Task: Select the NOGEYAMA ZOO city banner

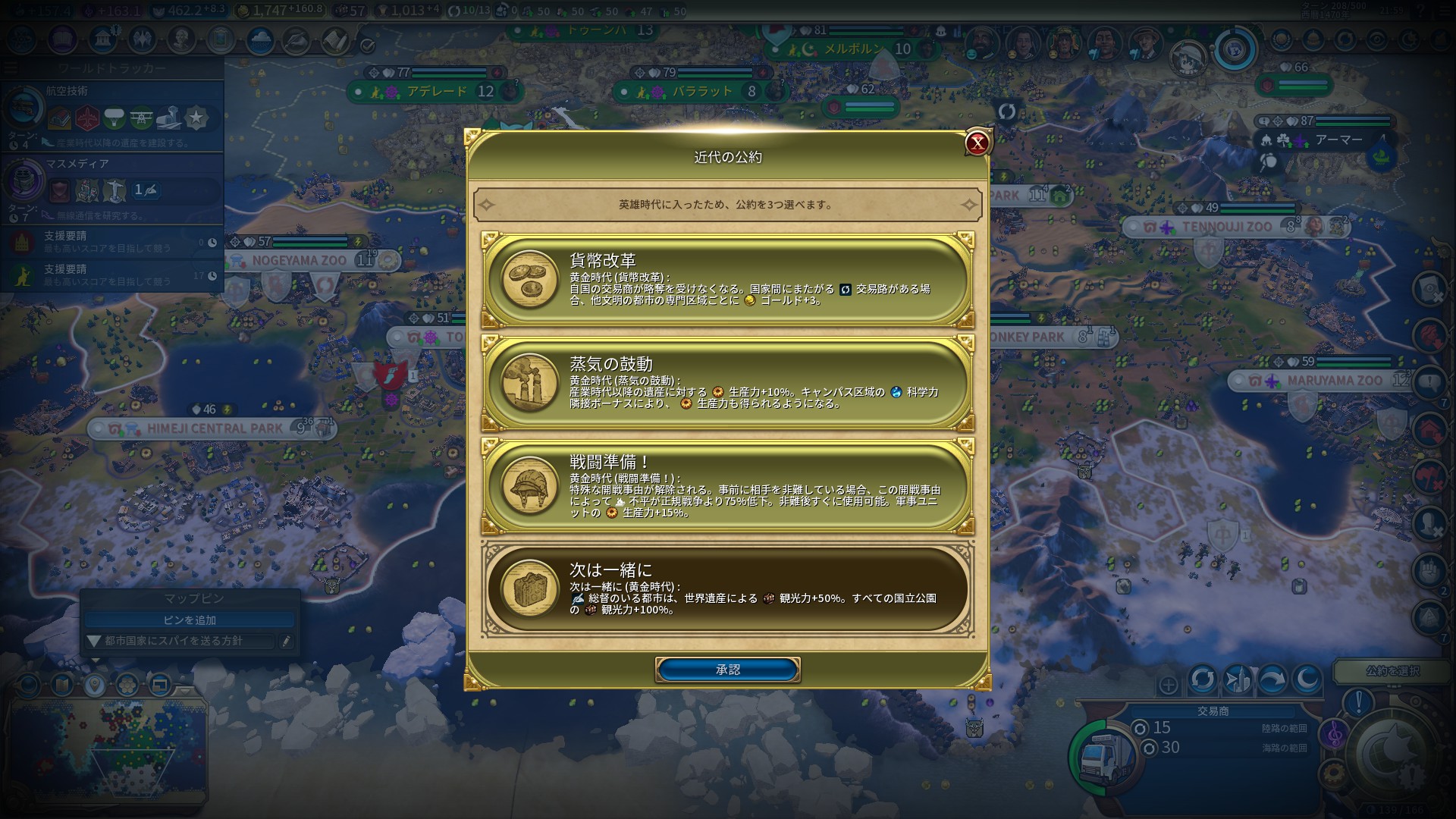Action: point(299,260)
